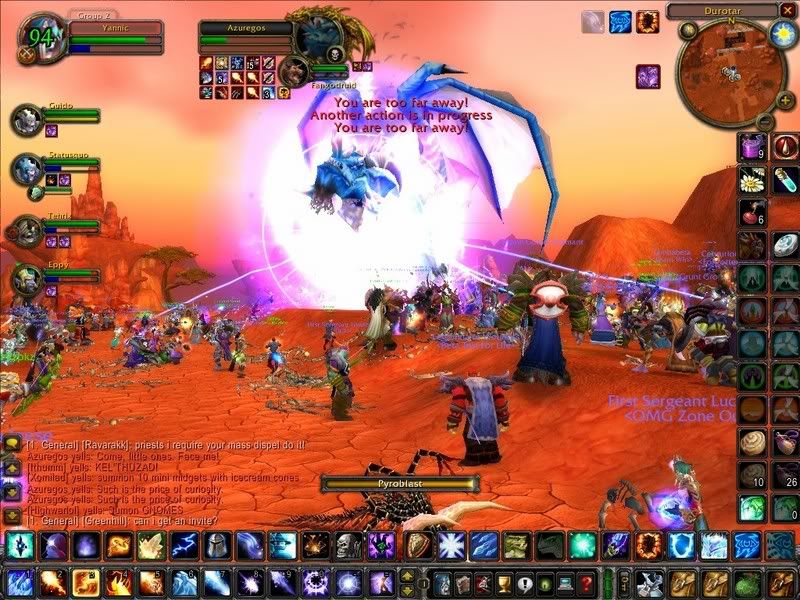The height and width of the screenshot is (600, 800).
Task: Activate the skull ability on action bar
Action: [x=346, y=545]
